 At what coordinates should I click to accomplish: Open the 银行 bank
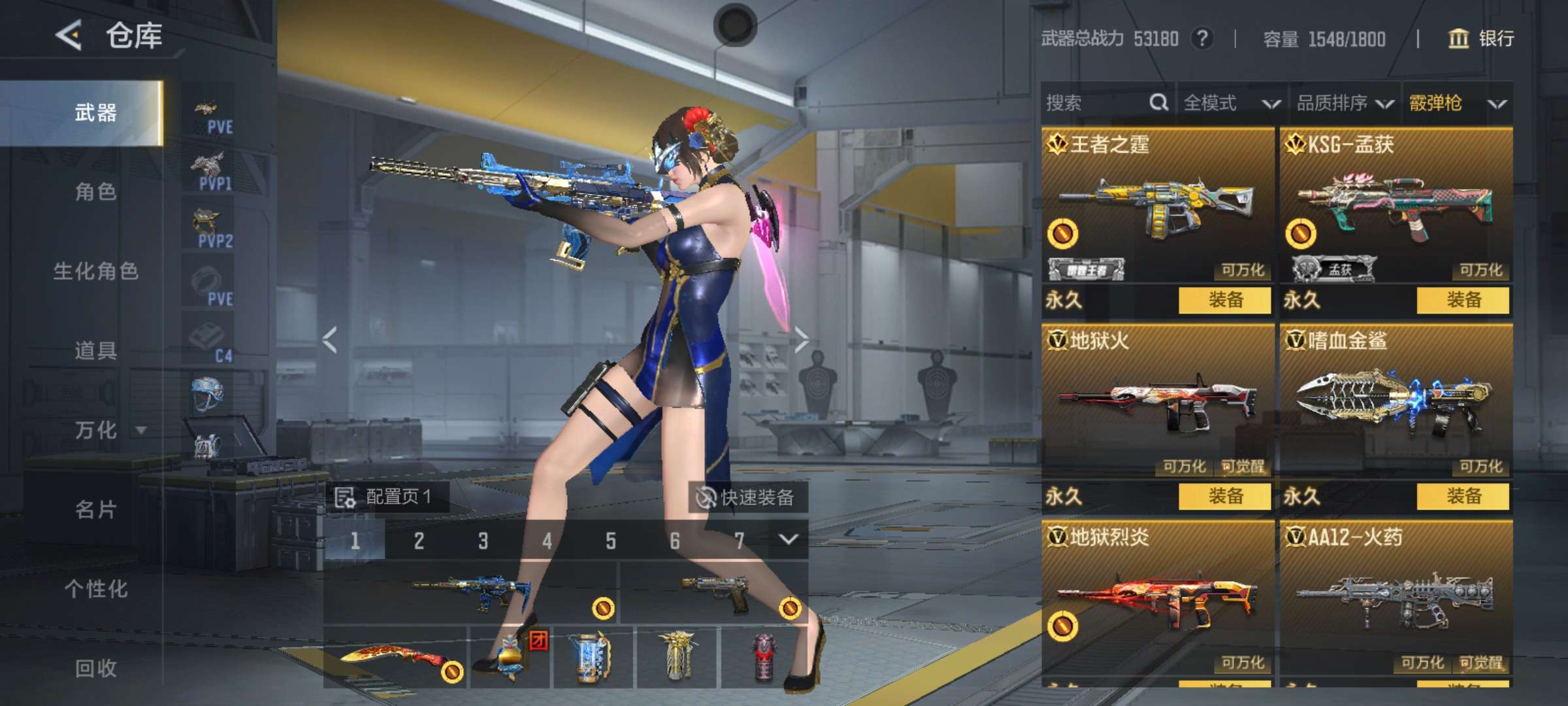pyautogui.click(x=1481, y=39)
